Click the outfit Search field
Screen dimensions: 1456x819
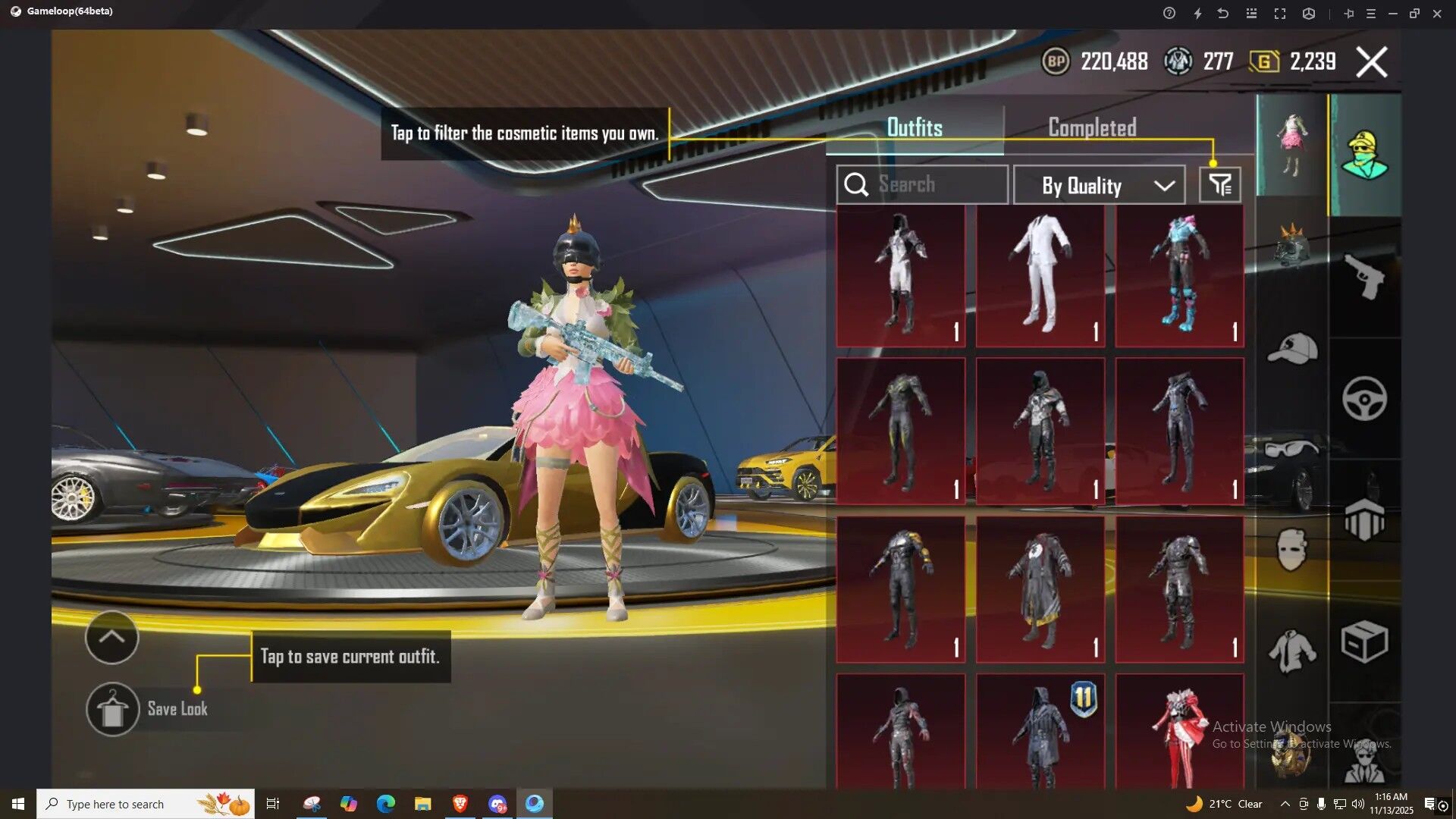[922, 184]
